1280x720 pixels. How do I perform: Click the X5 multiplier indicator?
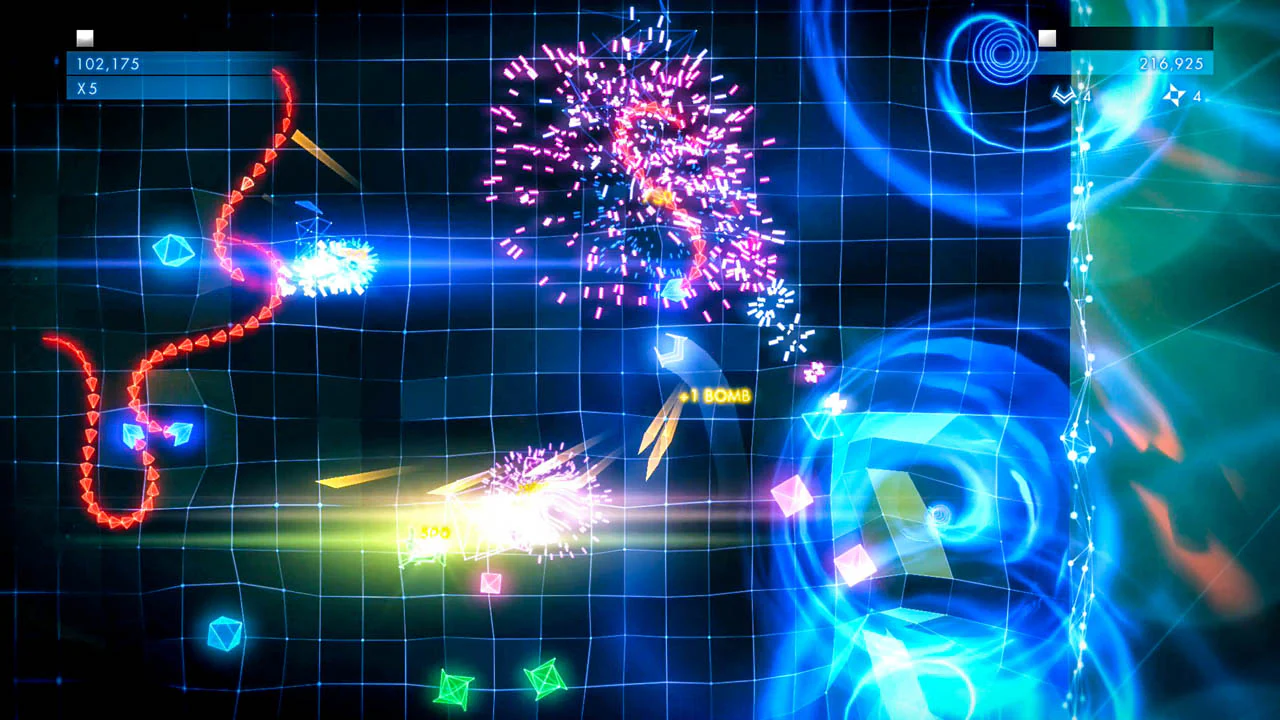pos(85,88)
